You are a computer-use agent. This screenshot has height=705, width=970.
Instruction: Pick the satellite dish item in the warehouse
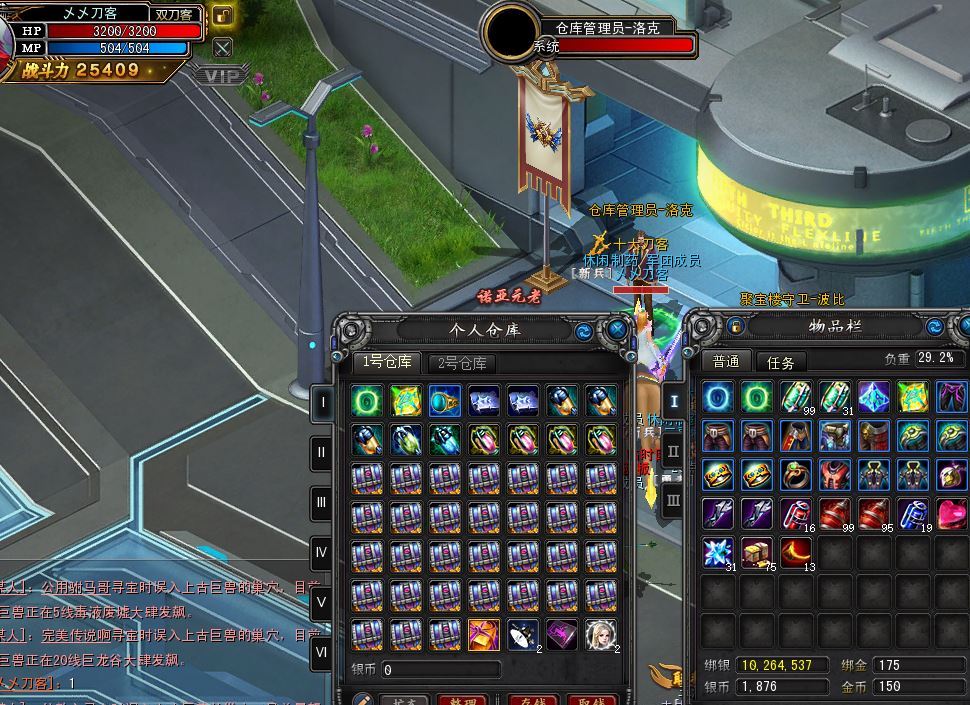point(523,633)
